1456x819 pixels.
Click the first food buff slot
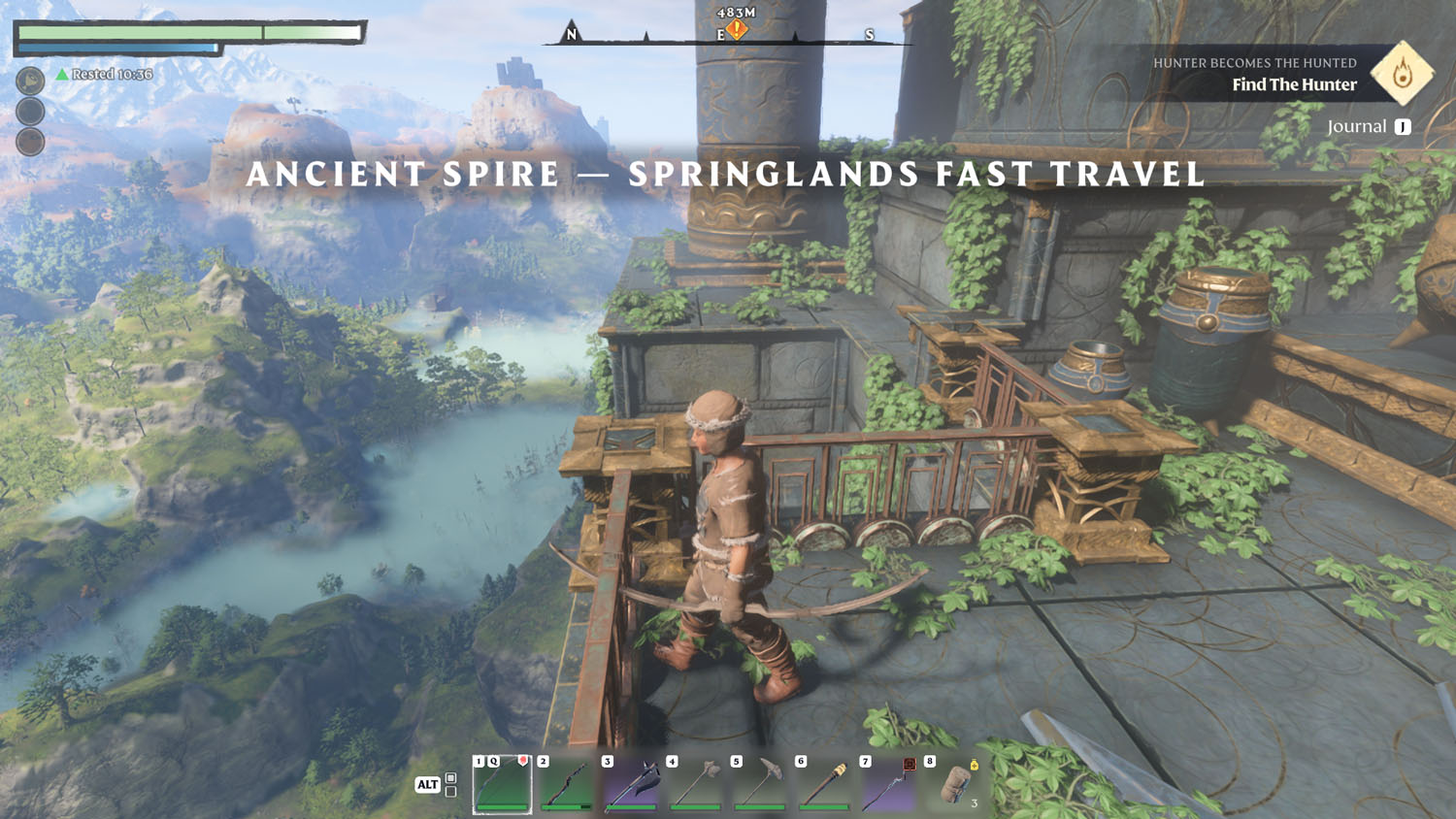(x=30, y=81)
